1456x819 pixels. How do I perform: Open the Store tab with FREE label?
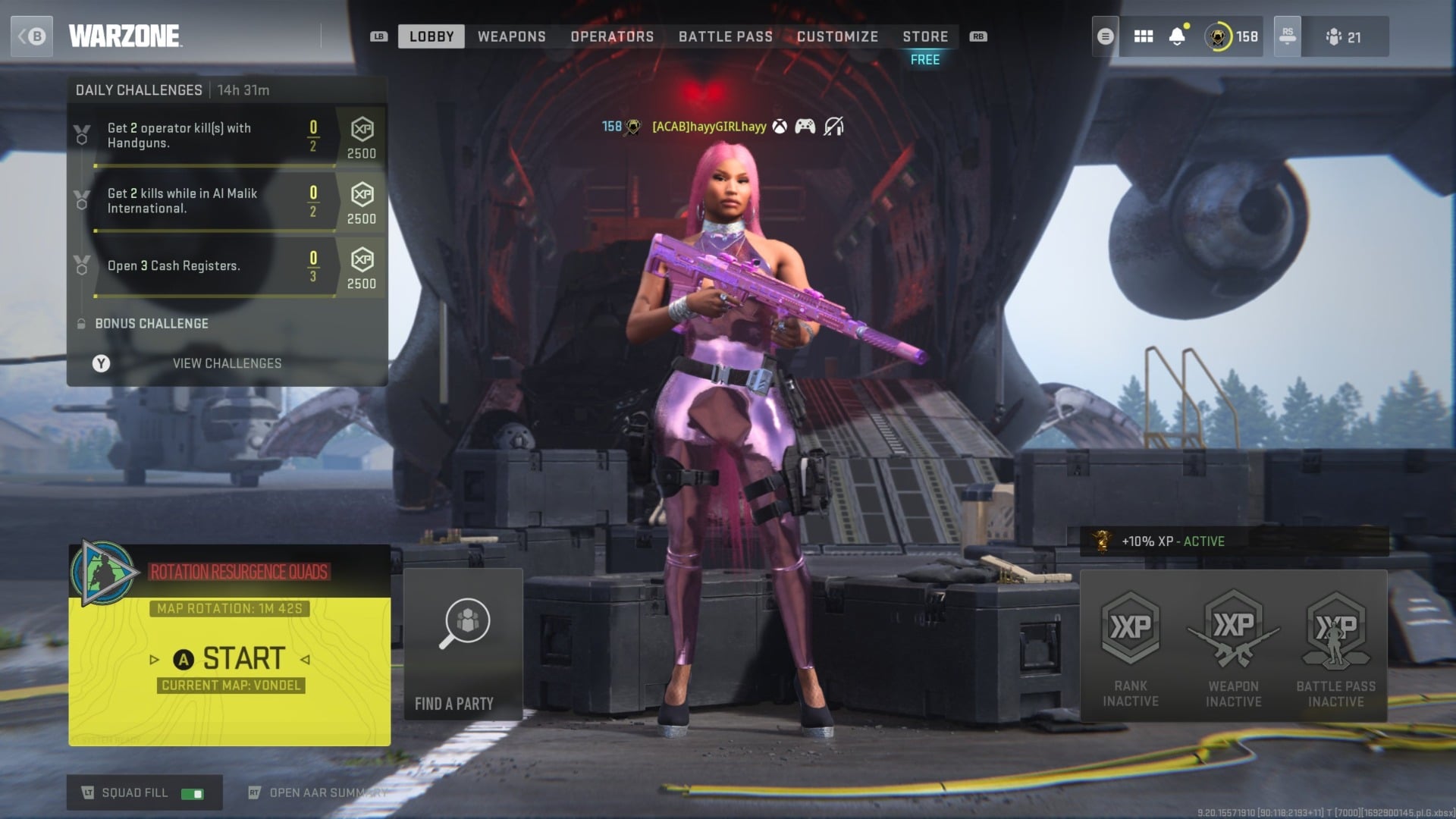[924, 36]
